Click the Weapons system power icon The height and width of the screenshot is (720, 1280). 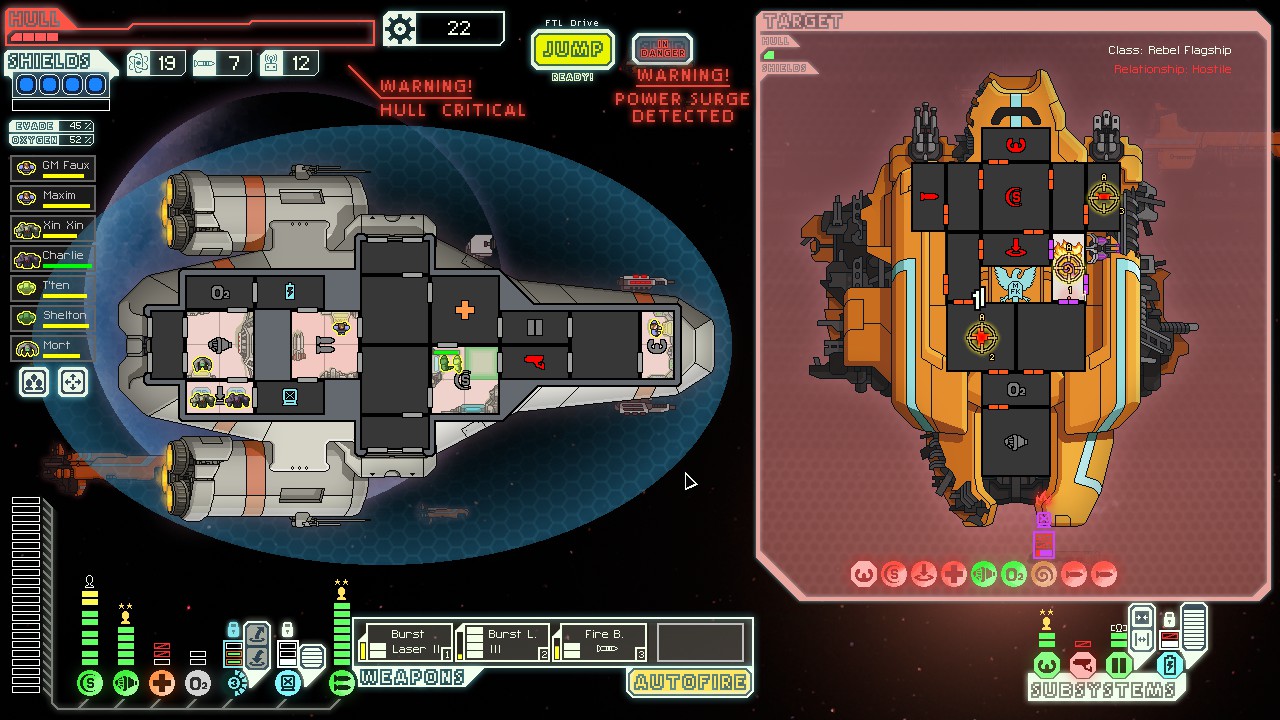(342, 684)
